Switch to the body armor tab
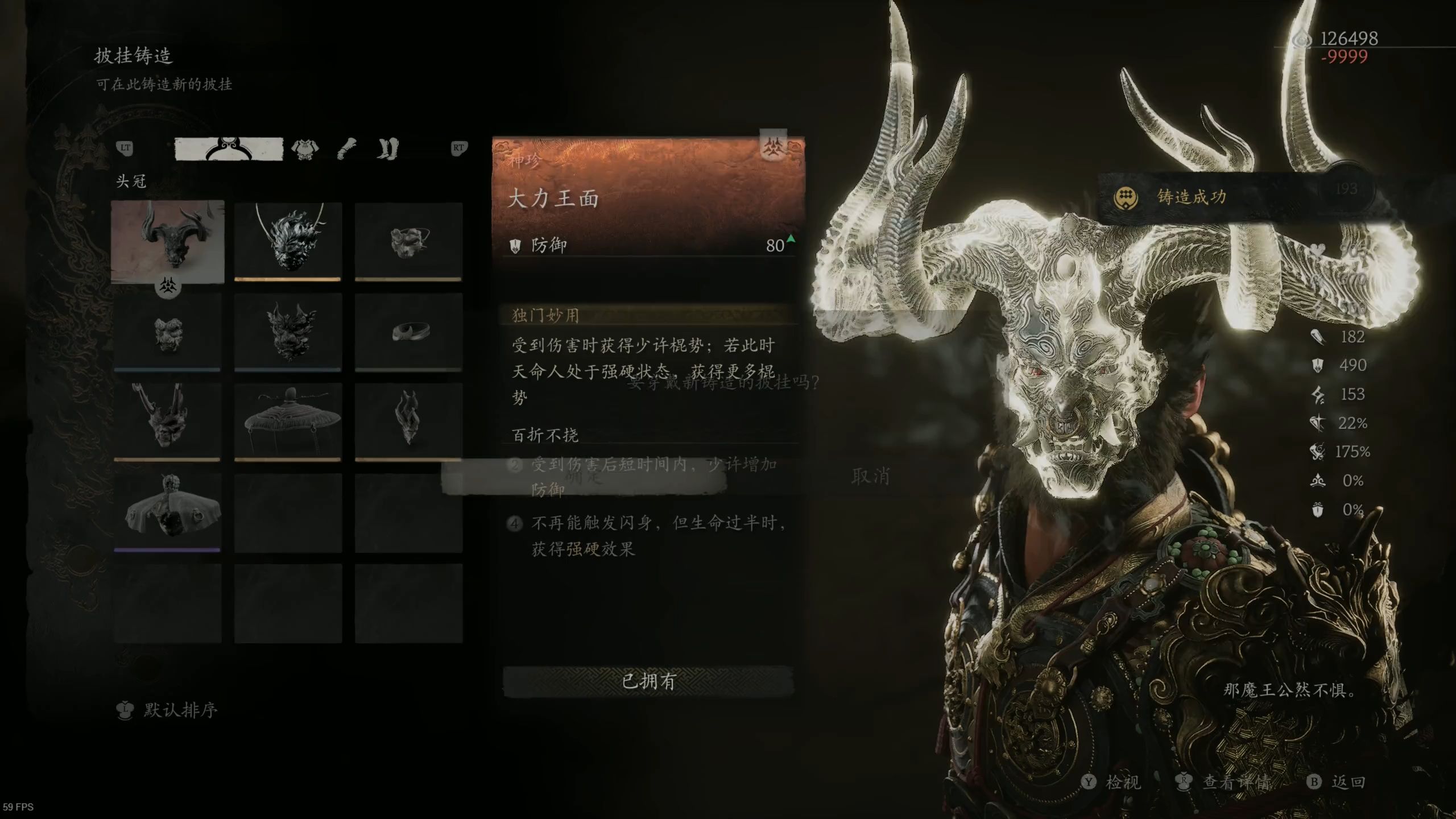Image resolution: width=1456 pixels, height=819 pixels. (x=305, y=149)
